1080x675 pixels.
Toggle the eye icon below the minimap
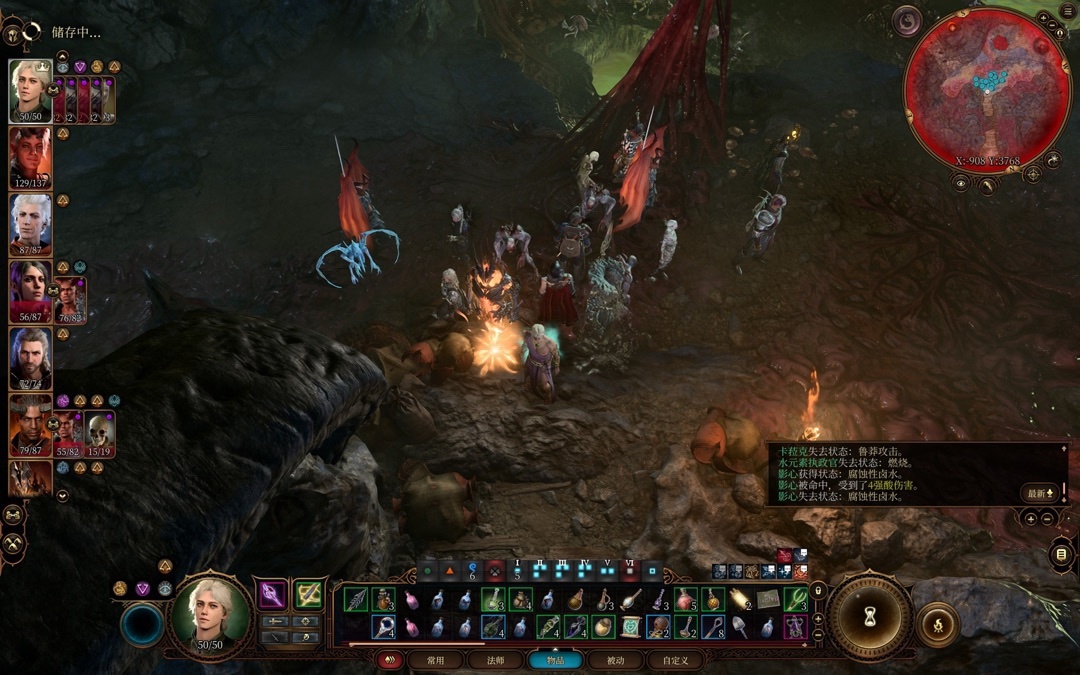coord(961,183)
